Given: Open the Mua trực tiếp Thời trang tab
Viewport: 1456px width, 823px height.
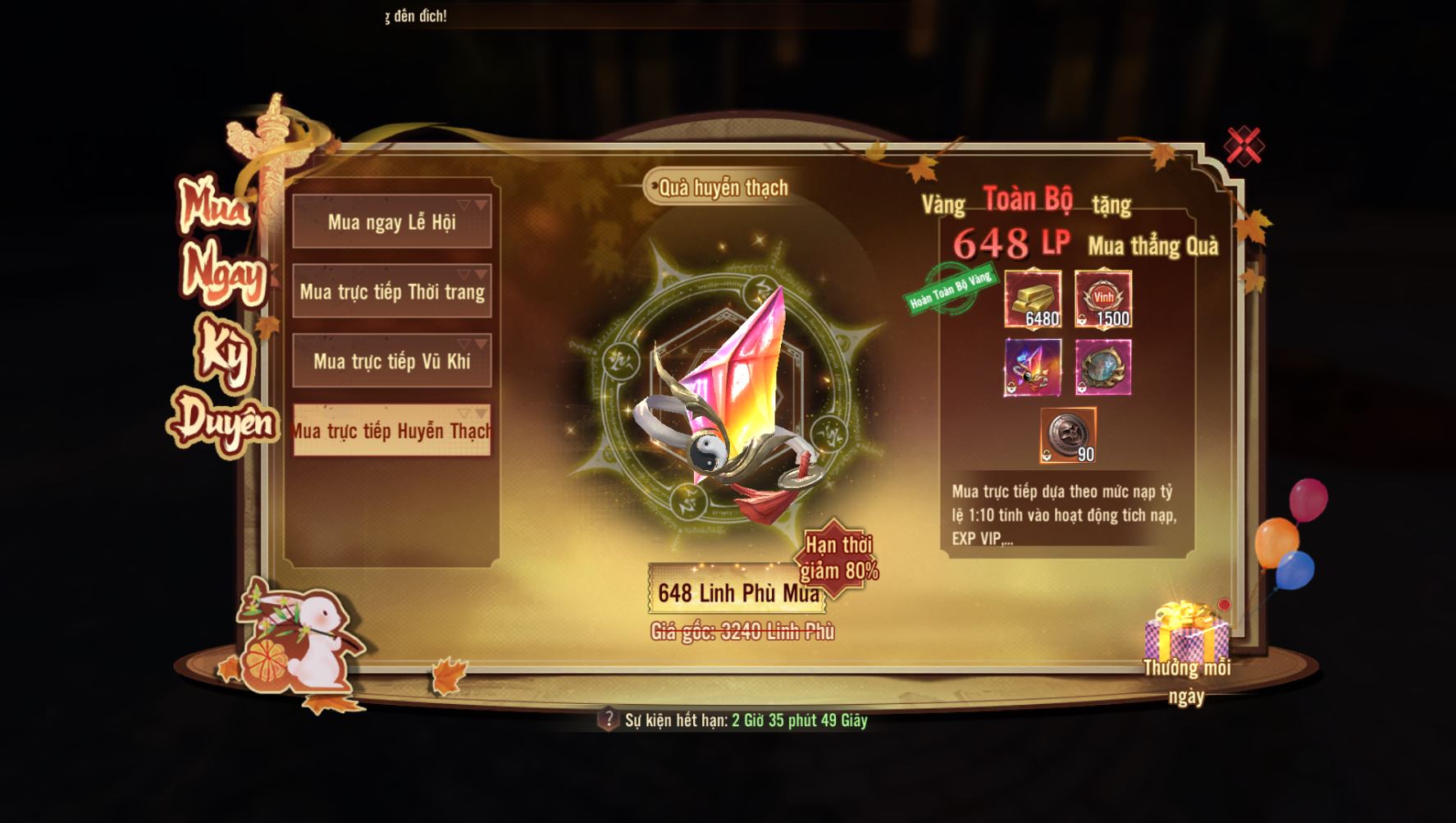Looking at the screenshot, I should tap(392, 291).
